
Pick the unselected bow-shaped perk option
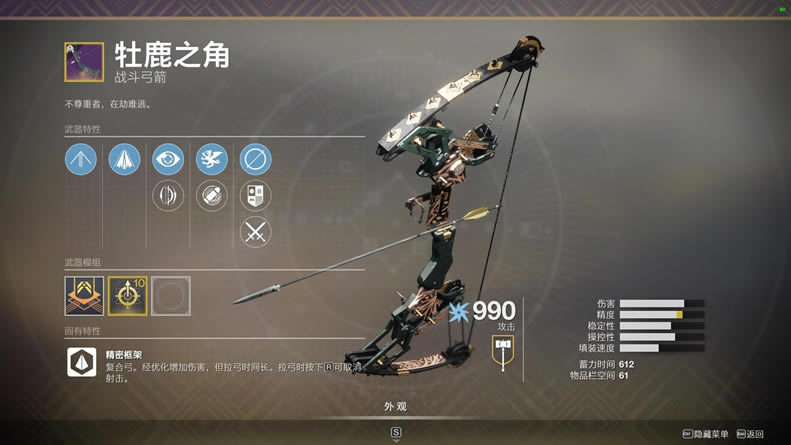pos(168,196)
